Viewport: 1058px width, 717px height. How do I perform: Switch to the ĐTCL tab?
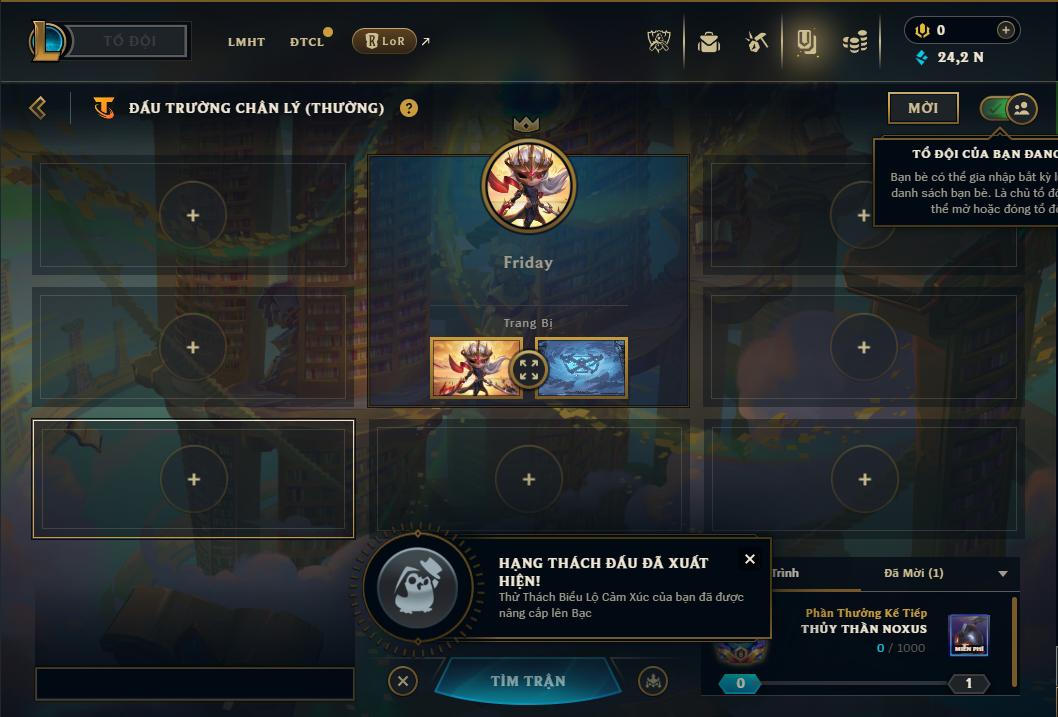click(x=307, y=42)
